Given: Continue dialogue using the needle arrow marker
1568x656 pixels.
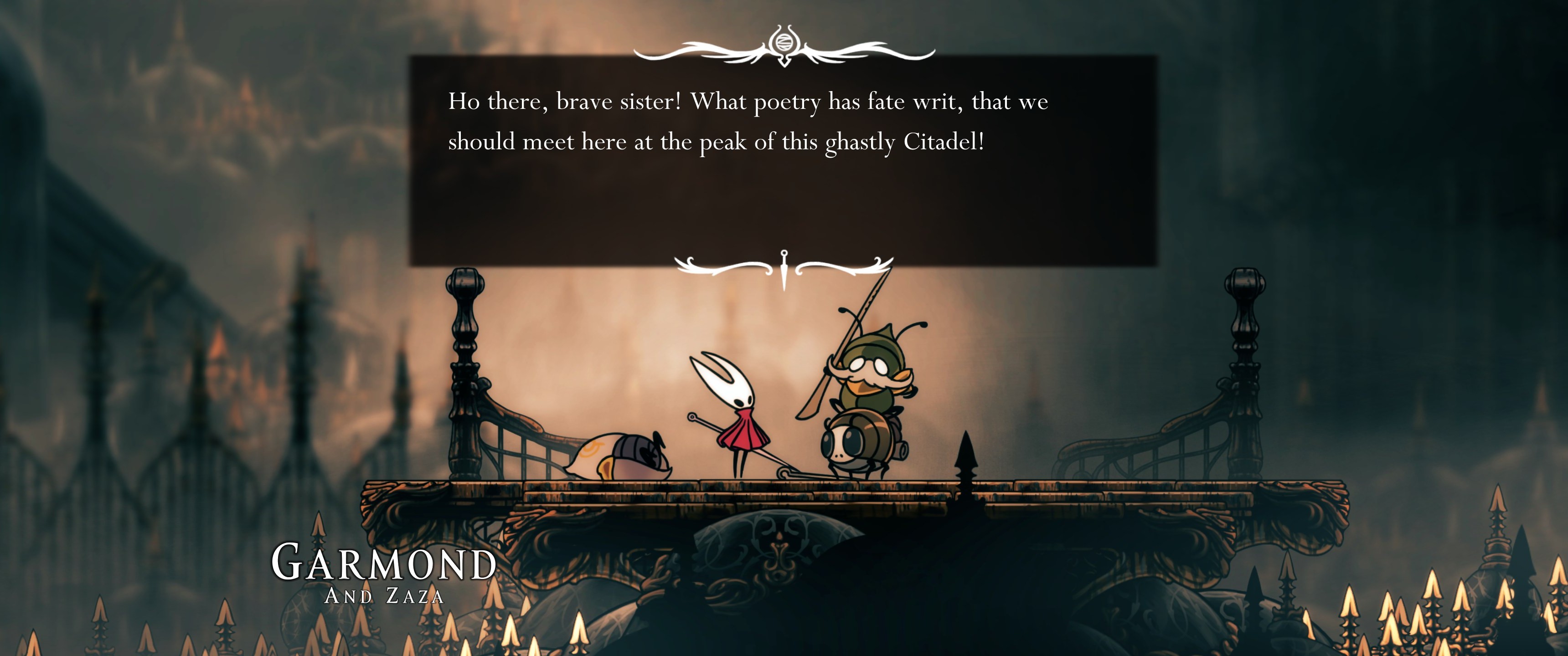Looking at the screenshot, I should 784,270.
